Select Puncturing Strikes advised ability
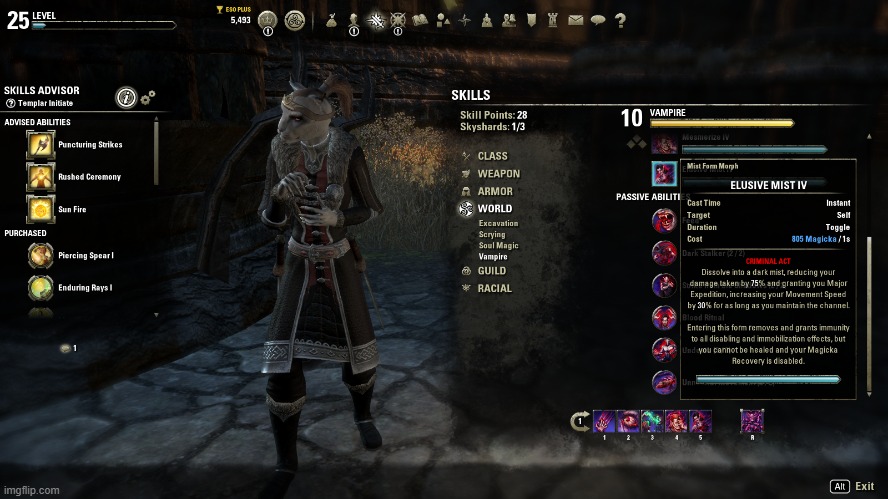 tap(40, 145)
